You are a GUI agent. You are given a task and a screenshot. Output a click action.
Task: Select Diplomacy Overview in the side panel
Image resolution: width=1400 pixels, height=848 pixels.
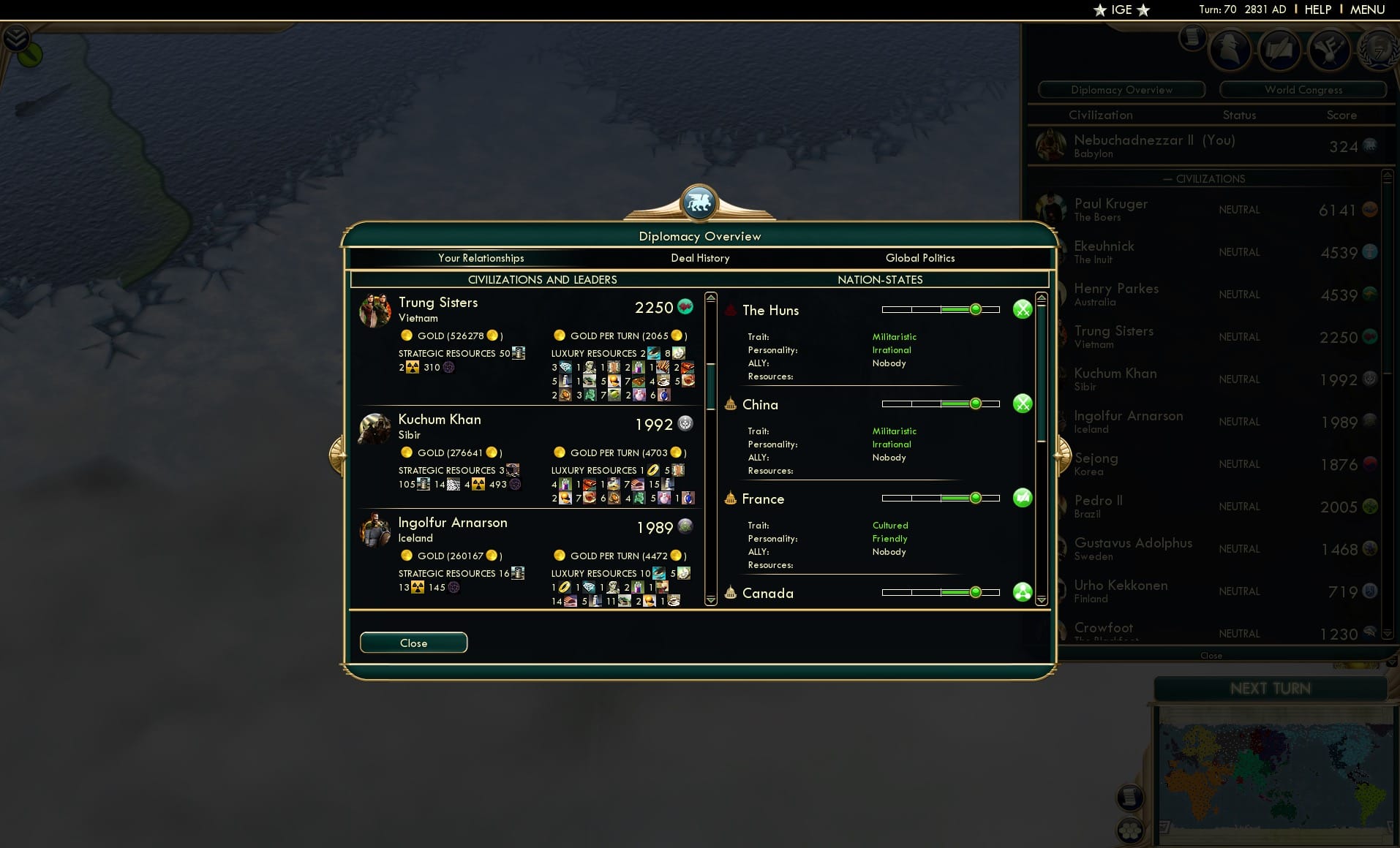click(1121, 89)
